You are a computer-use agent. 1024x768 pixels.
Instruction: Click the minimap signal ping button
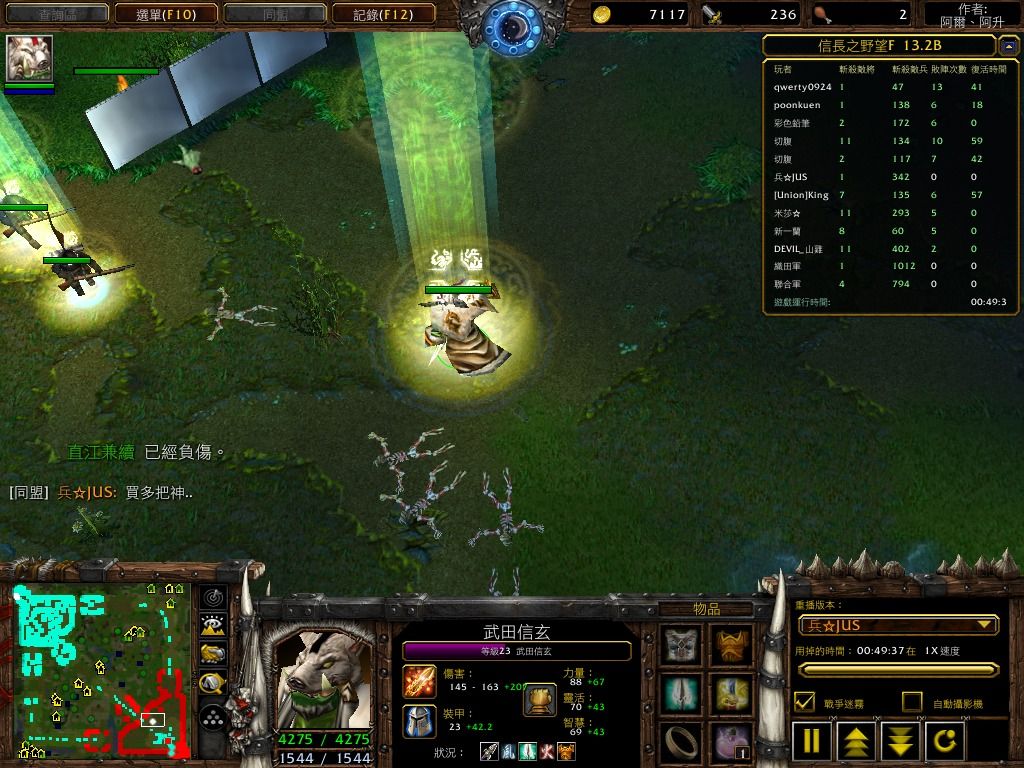point(212,598)
